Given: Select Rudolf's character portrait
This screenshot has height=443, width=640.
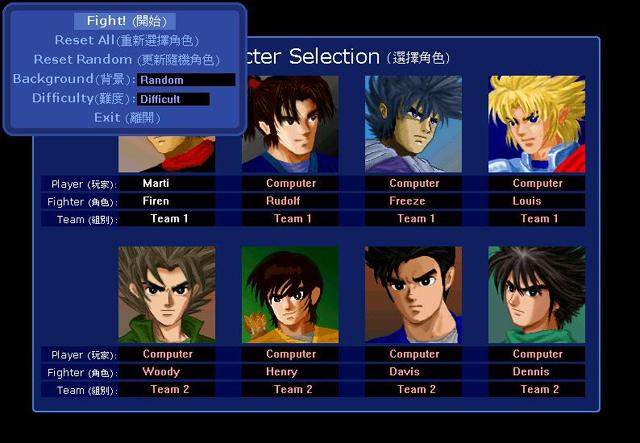Looking at the screenshot, I should pos(290,124).
